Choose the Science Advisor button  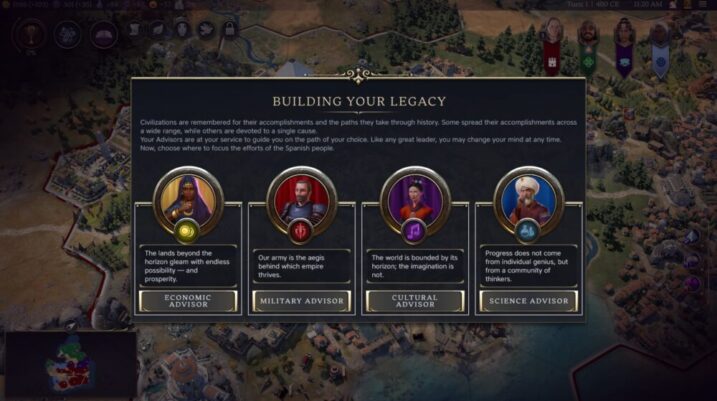pos(528,300)
